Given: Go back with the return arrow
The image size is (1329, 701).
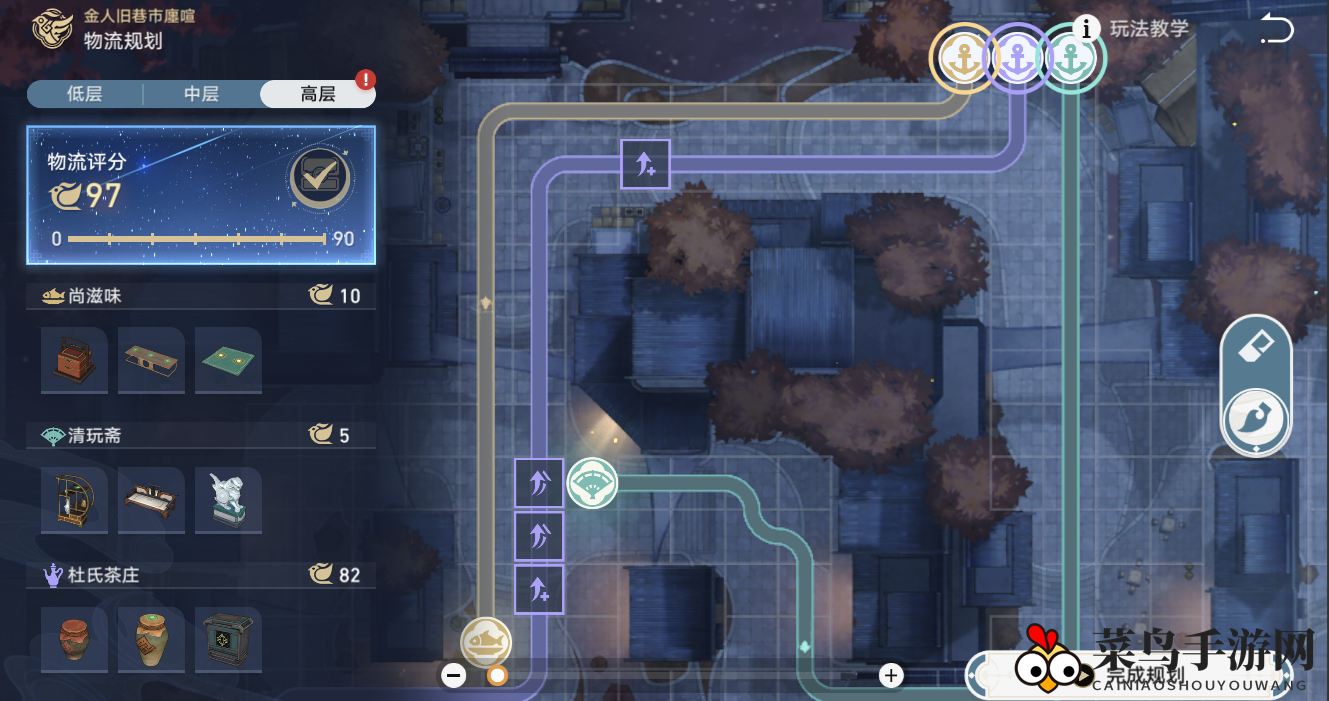Looking at the screenshot, I should tap(1276, 30).
